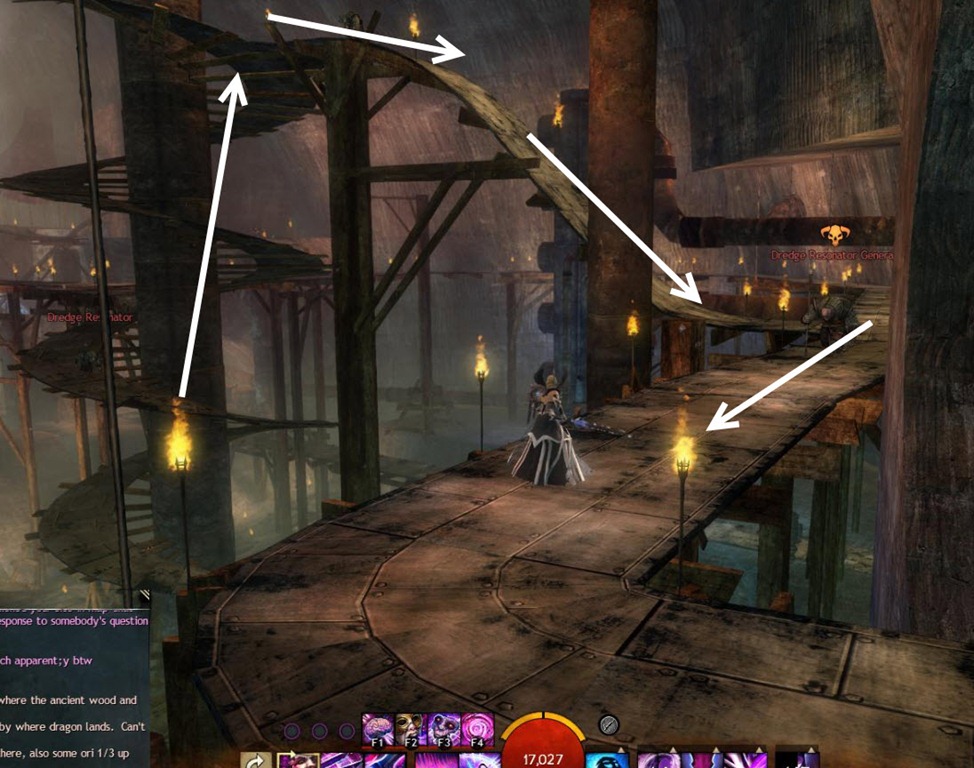
Task: Activate the F4 pink swirl shatter skill
Action: (x=477, y=728)
